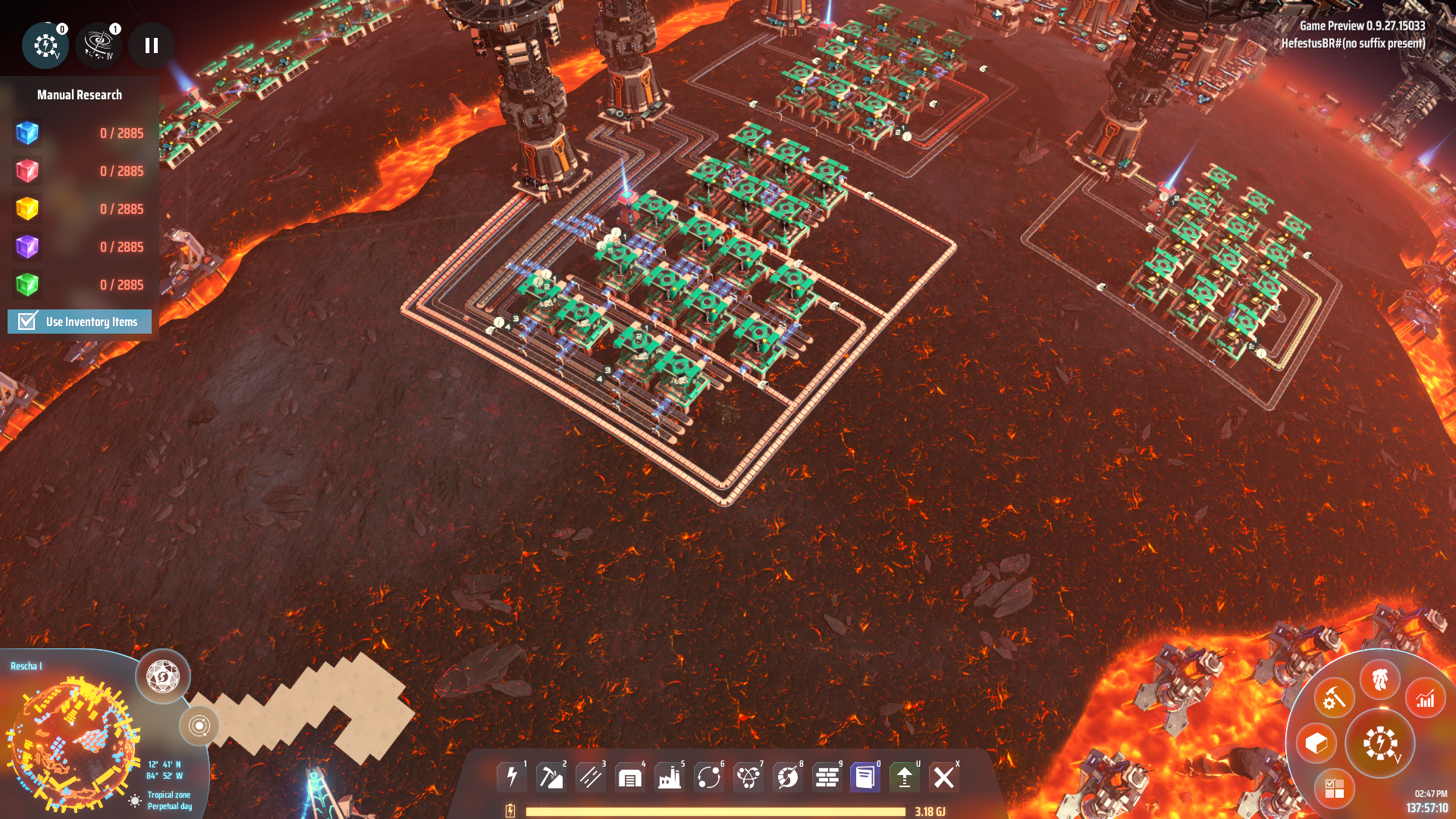Select the green matrix cube in Manual Research
1456x819 pixels.
coord(27,285)
